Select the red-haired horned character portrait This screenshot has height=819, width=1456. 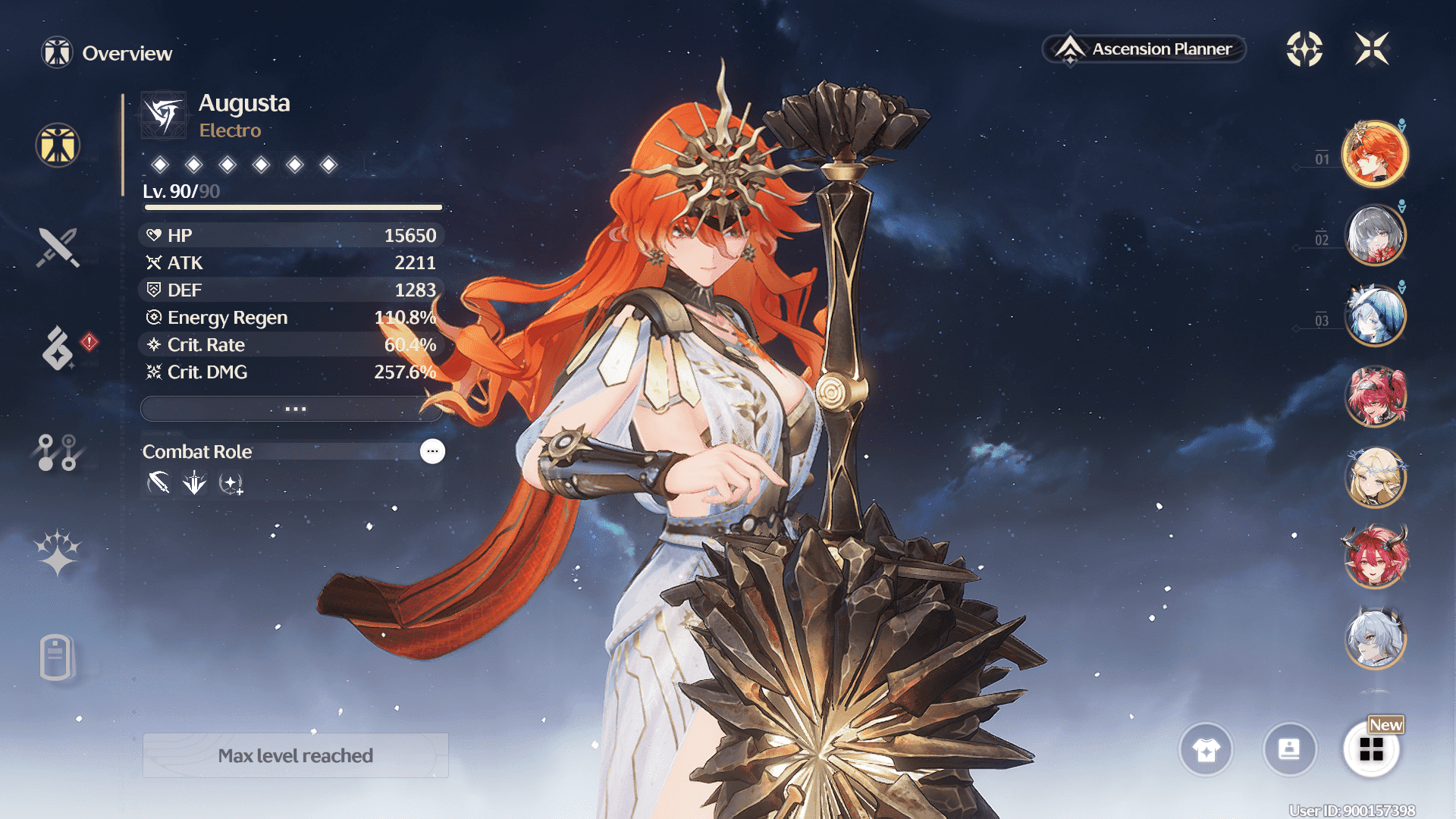pos(1374,557)
